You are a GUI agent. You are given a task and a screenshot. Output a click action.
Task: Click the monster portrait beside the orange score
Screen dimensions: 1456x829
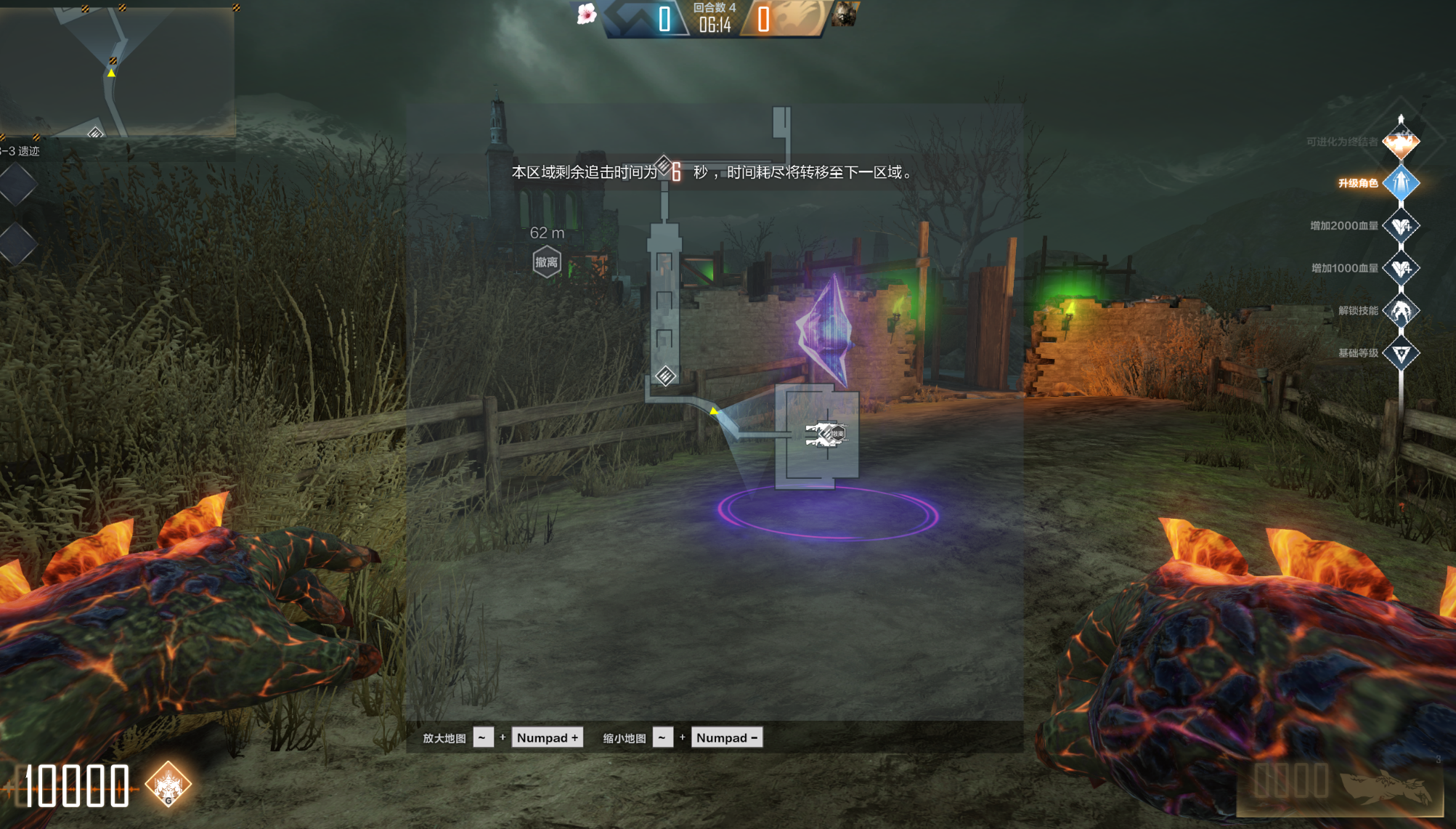[845, 15]
